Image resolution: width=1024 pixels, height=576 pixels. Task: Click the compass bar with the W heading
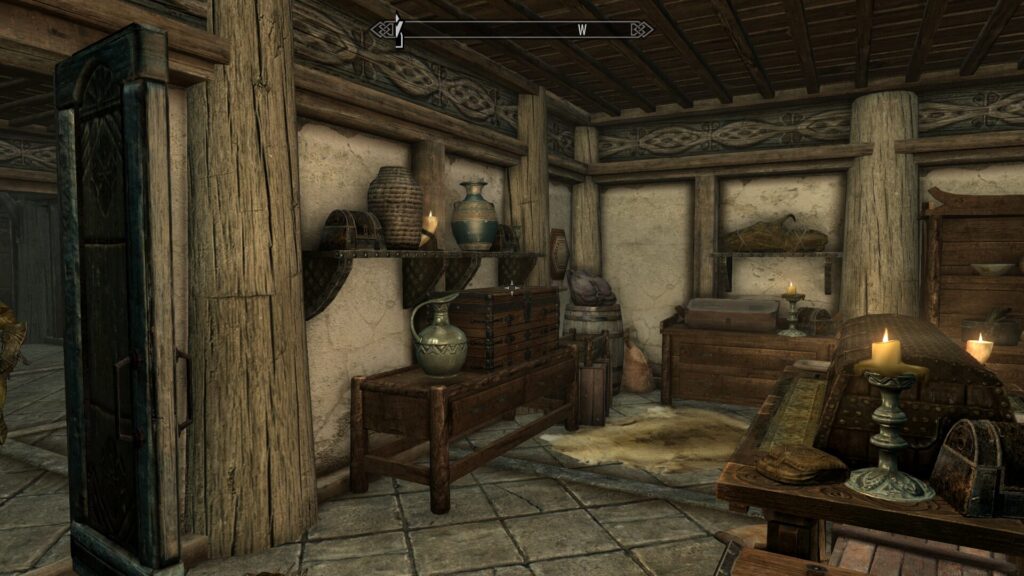coord(512,30)
